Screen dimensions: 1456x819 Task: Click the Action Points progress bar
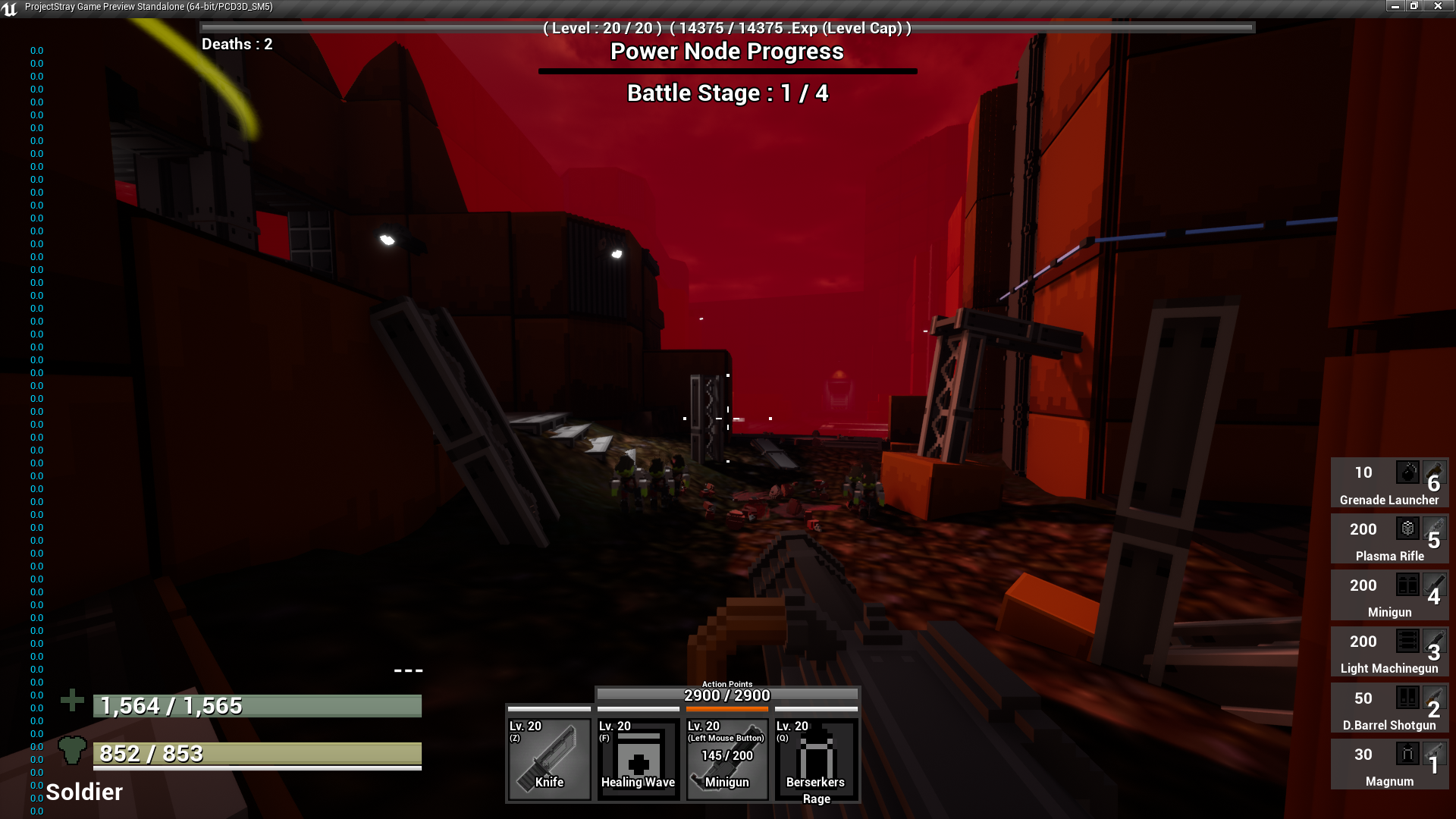coord(727,695)
